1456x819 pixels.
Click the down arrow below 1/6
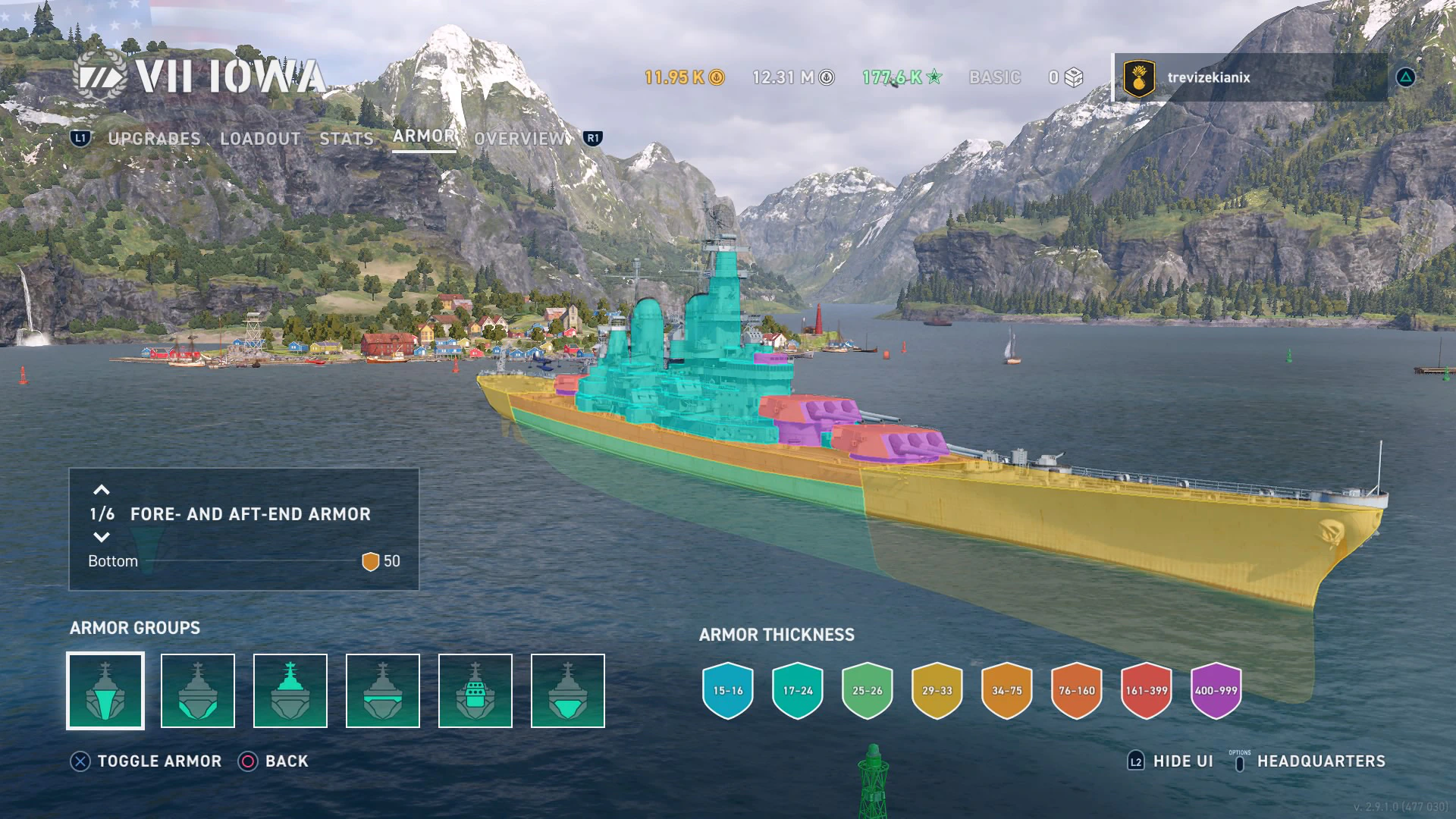click(102, 538)
